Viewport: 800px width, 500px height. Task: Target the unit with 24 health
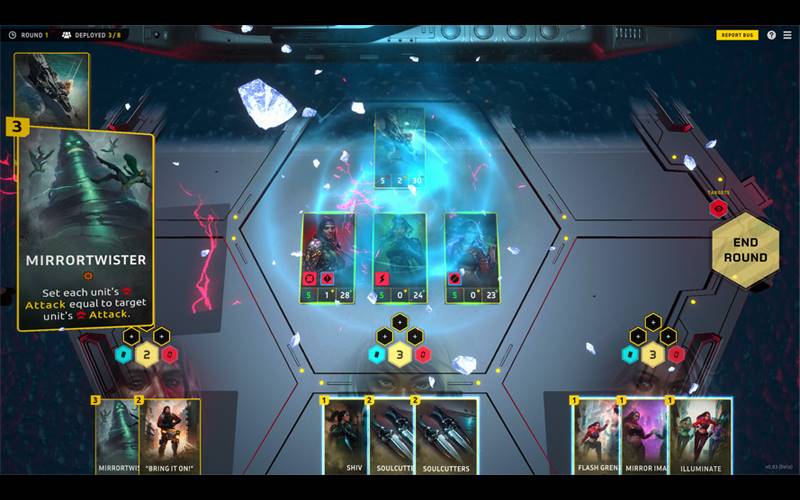(x=399, y=257)
